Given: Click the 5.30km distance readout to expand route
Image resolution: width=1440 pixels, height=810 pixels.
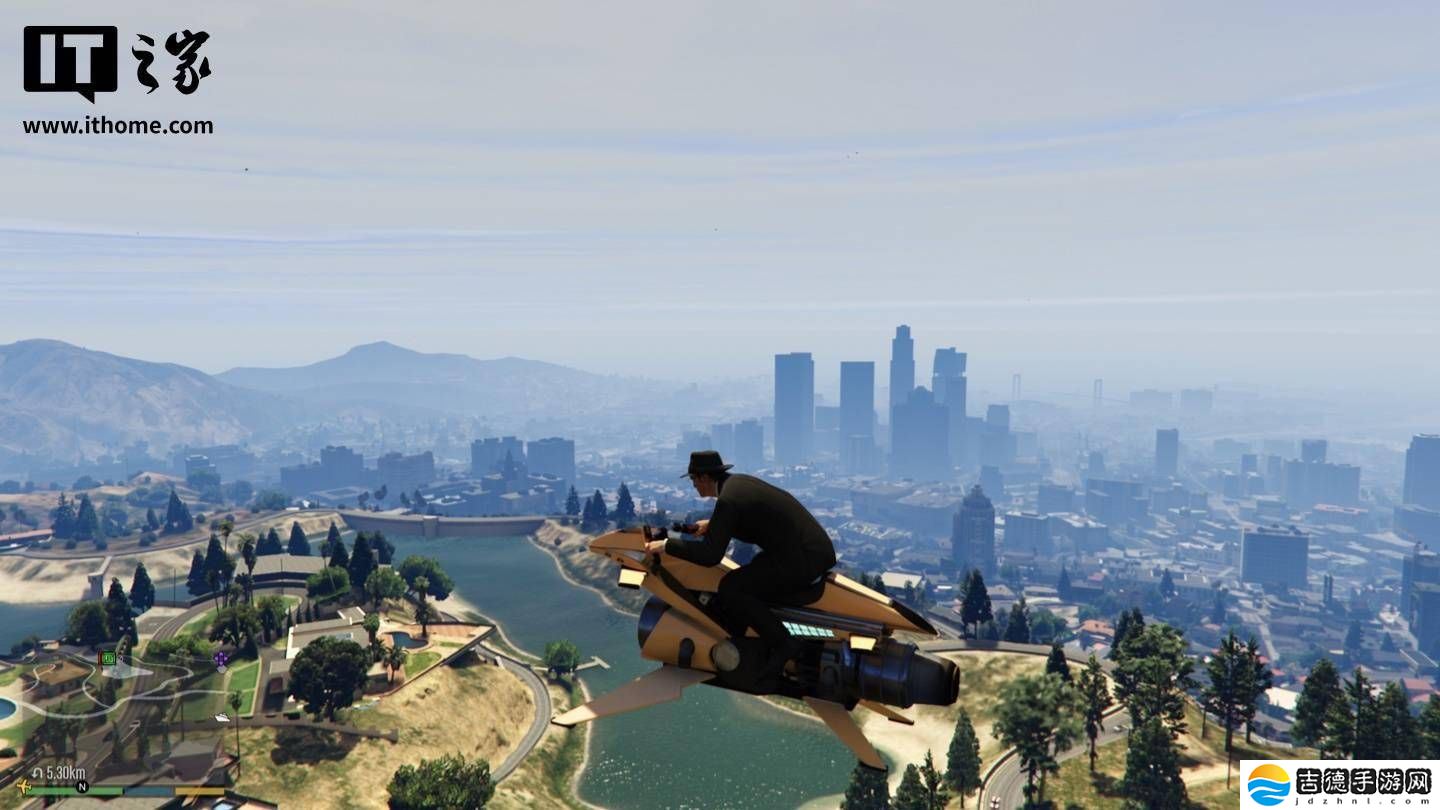Looking at the screenshot, I should coord(65,771).
